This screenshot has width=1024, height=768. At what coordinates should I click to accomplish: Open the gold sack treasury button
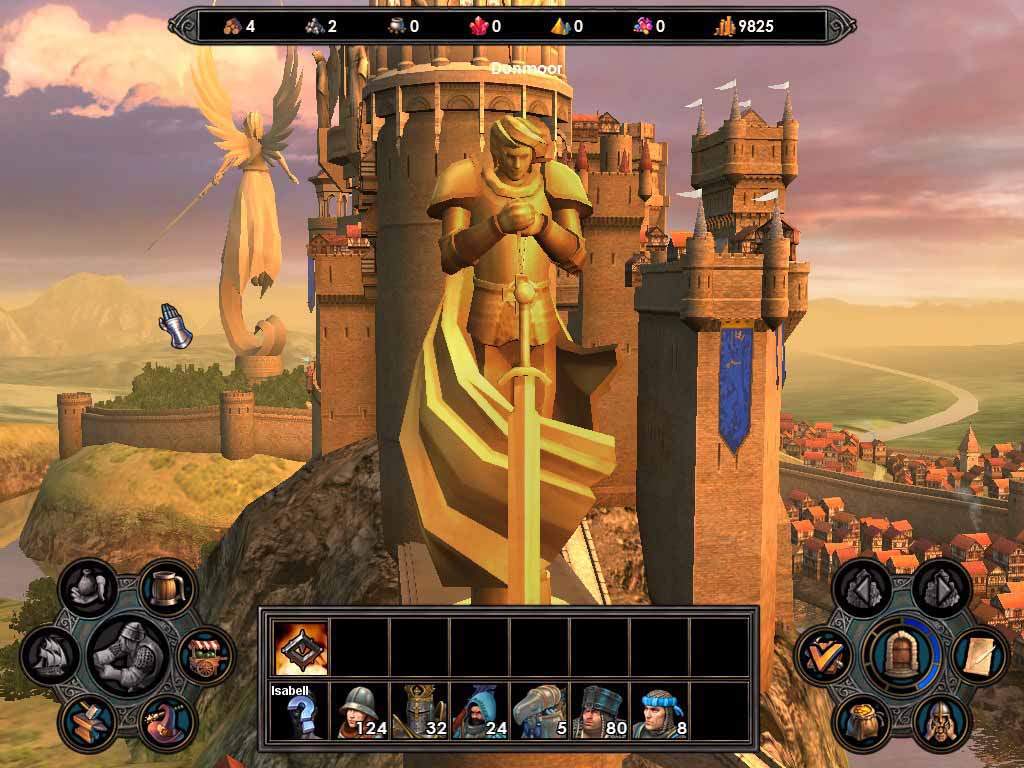pyautogui.click(x=862, y=722)
